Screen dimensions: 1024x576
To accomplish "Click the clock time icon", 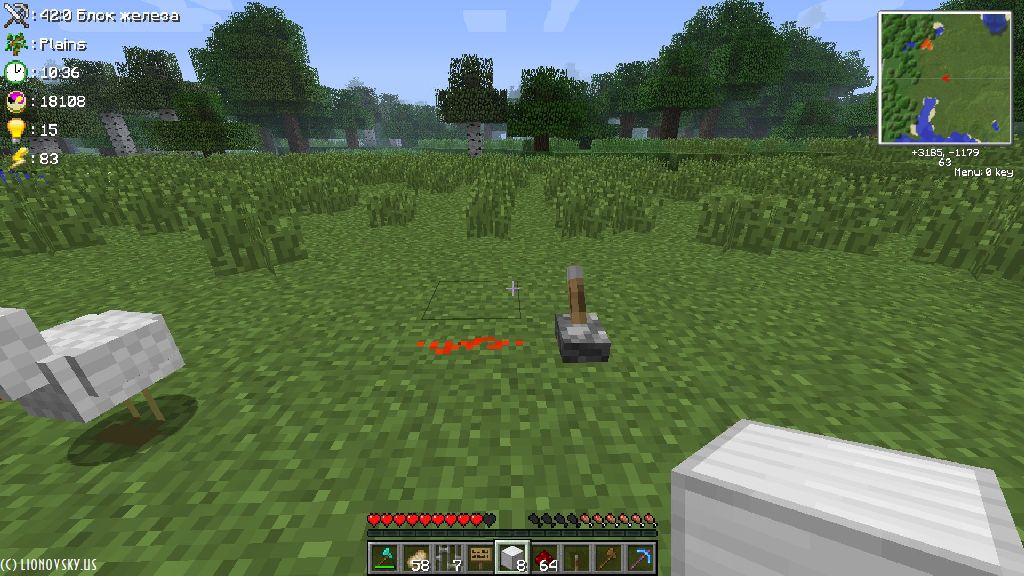I will (15, 72).
